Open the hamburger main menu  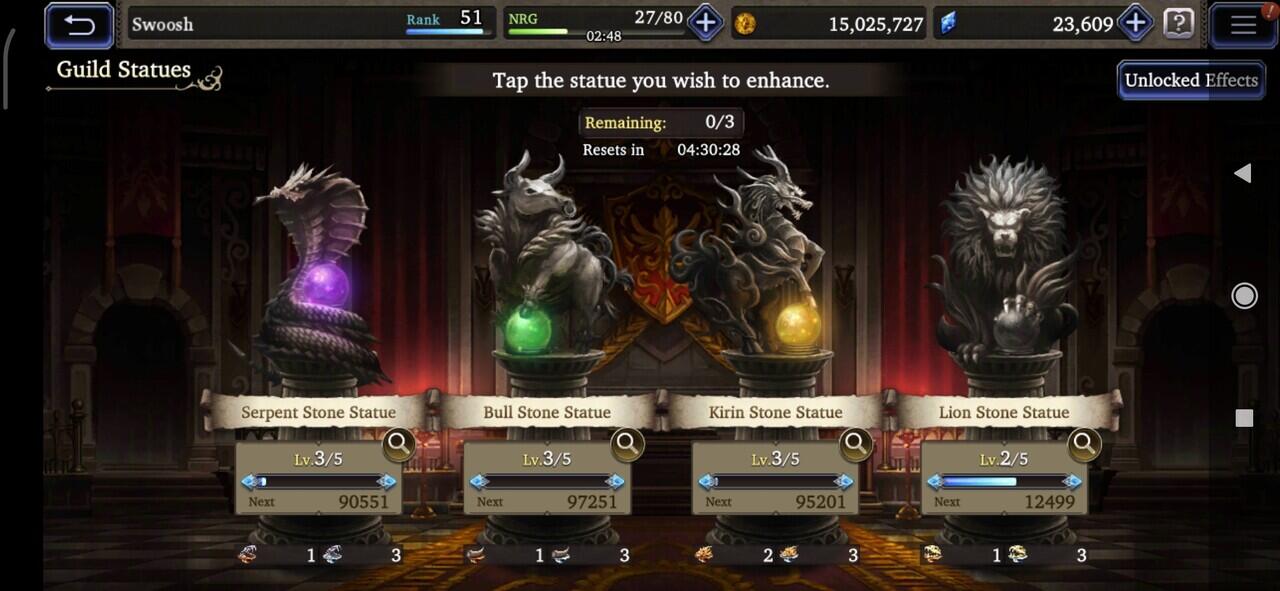coord(1243,25)
